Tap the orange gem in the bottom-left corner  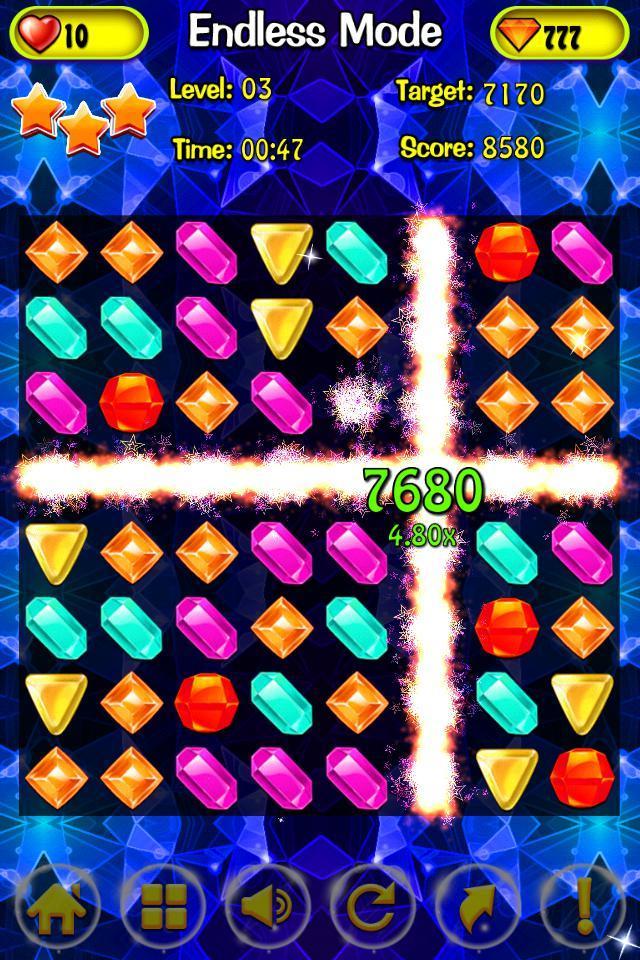click(56, 776)
